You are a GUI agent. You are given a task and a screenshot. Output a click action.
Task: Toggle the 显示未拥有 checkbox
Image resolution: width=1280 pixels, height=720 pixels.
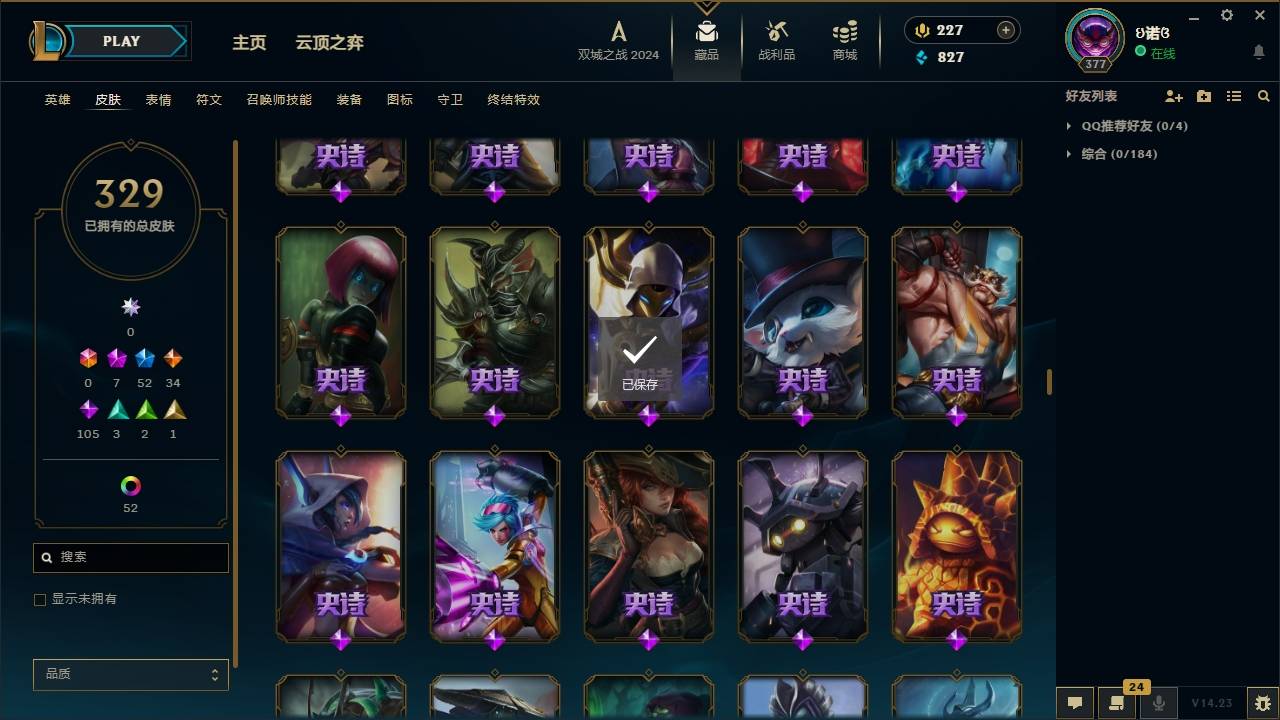click(40, 599)
